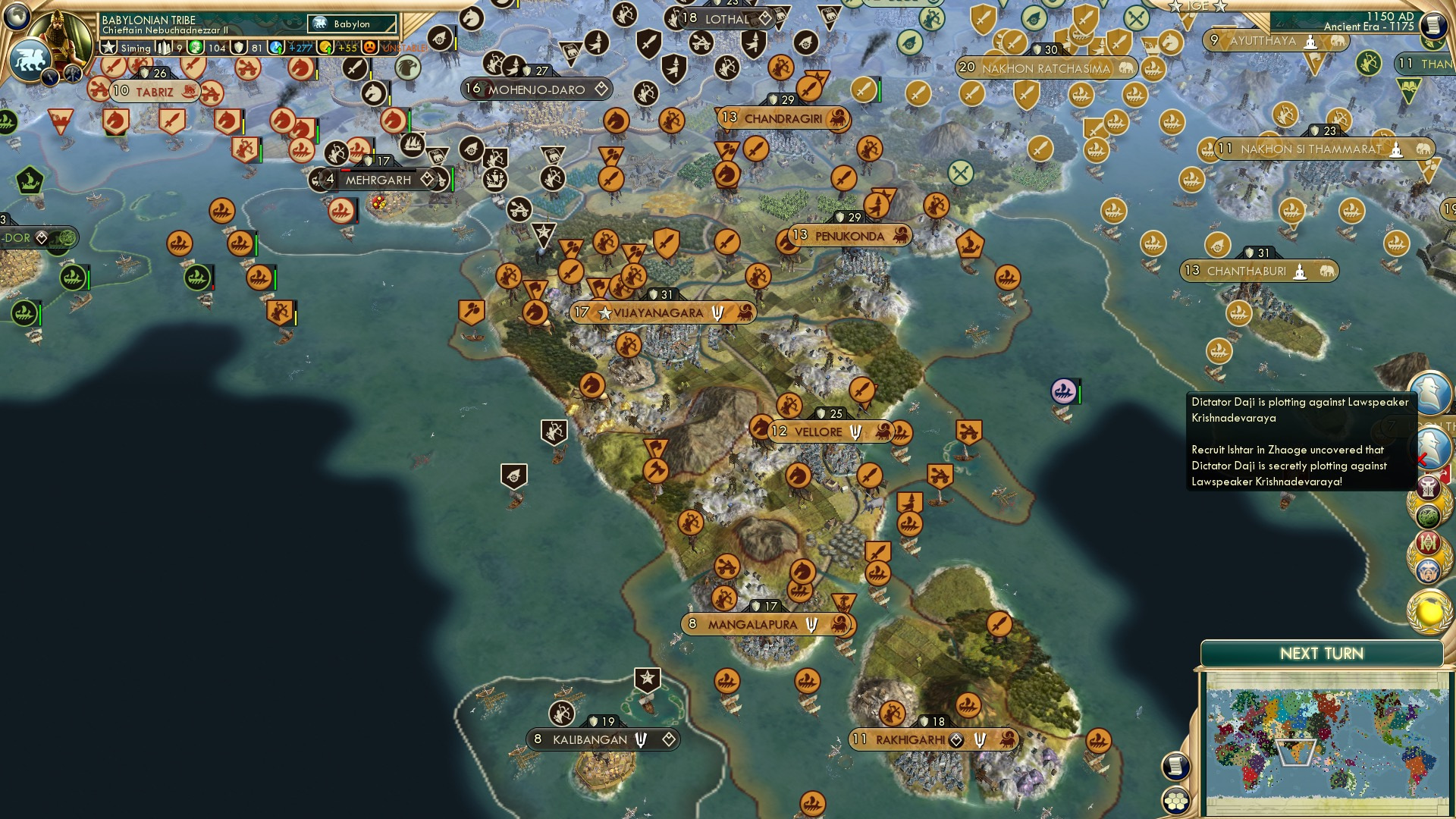Click the UNSTABLE! stability warning text
This screenshot has height=819, width=1456.
[402, 48]
